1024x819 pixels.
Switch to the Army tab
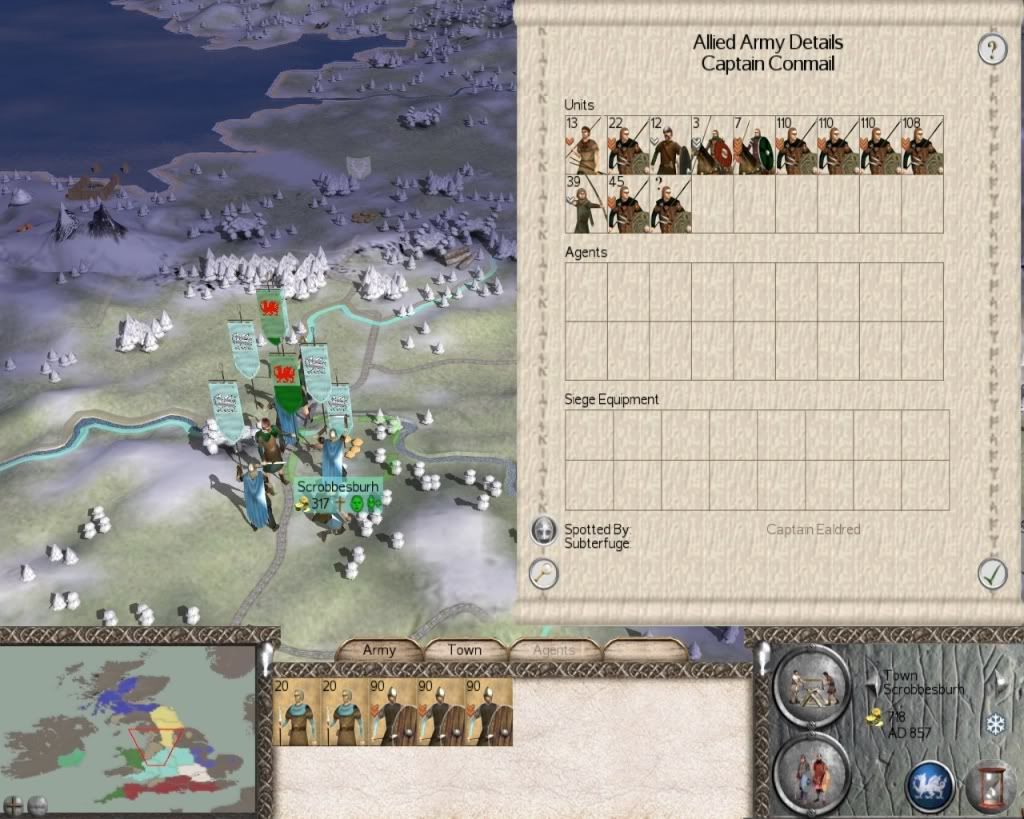[x=379, y=650]
